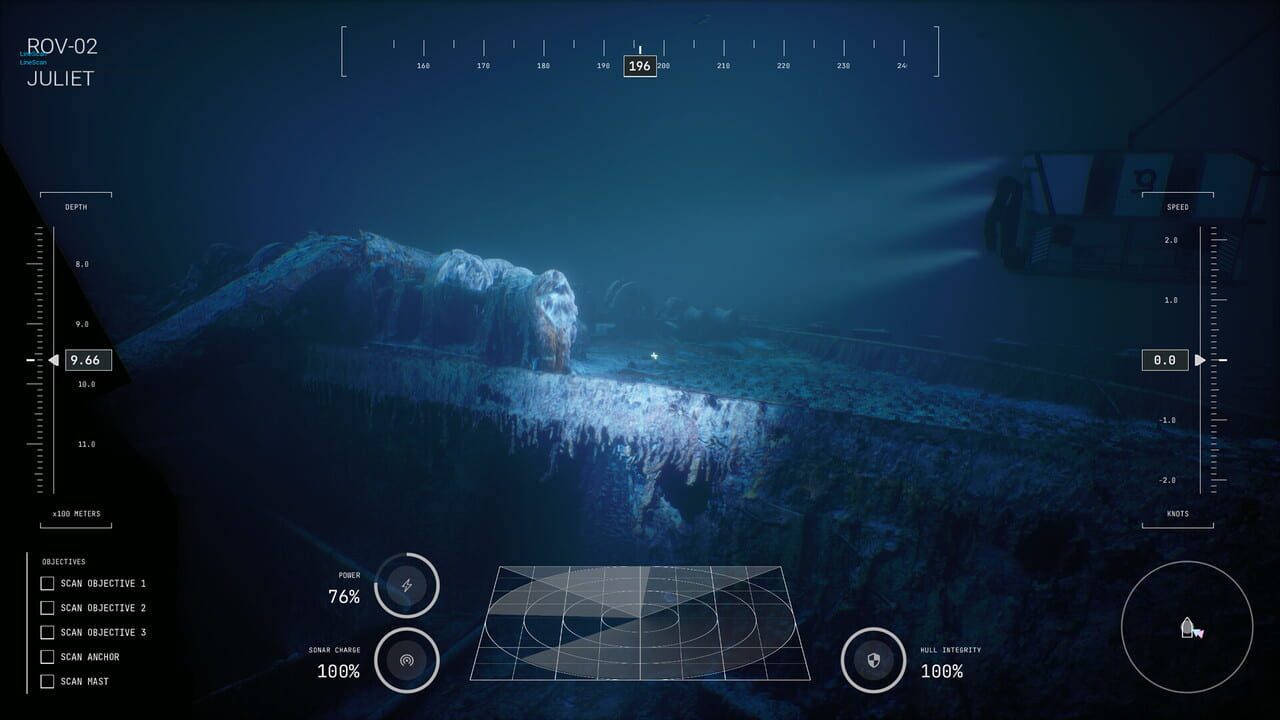Select the Power lightning bolt icon
Image resolution: width=1280 pixels, height=720 pixels.
pyautogui.click(x=406, y=585)
